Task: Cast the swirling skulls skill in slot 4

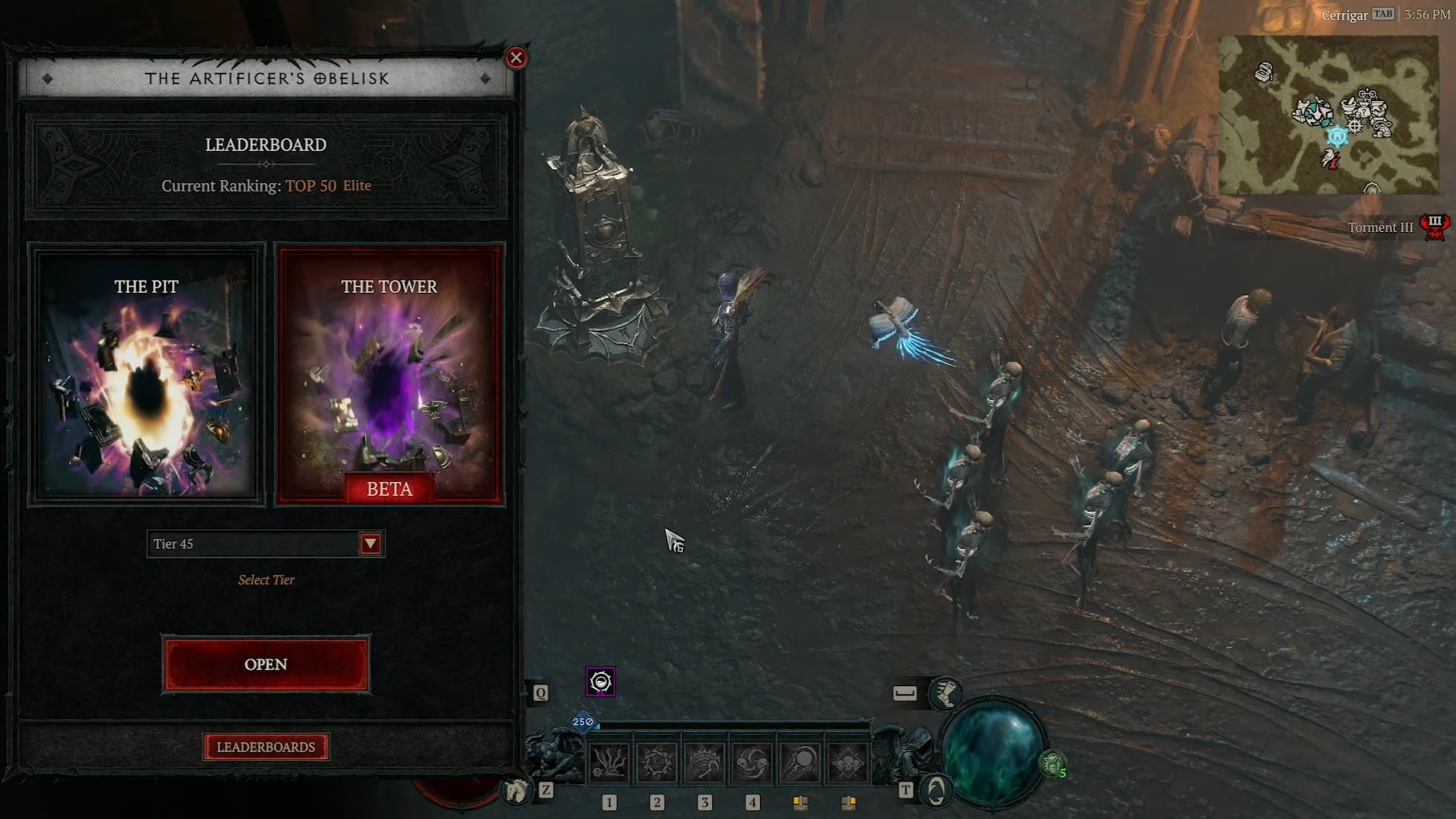Action: pyautogui.click(x=752, y=763)
